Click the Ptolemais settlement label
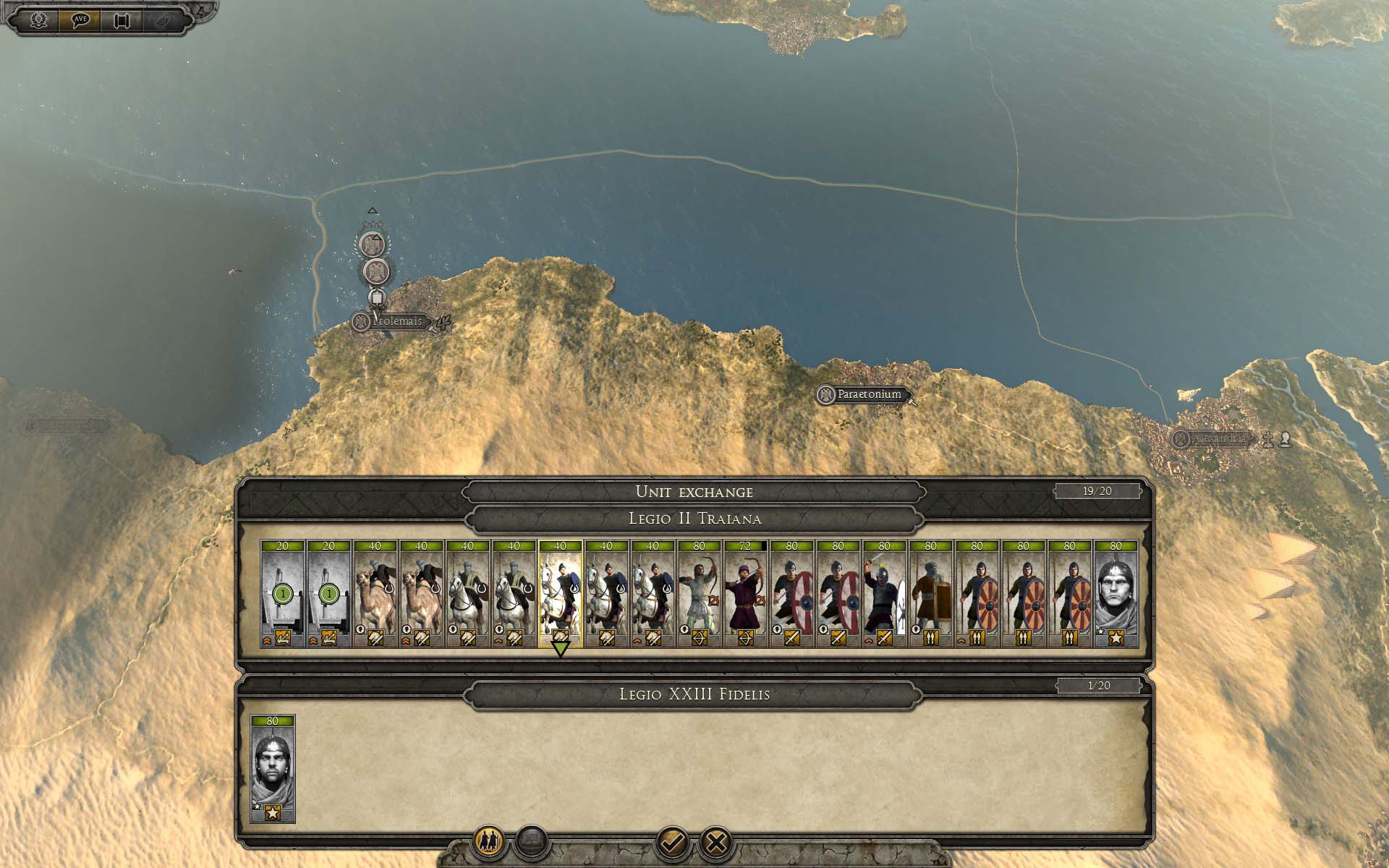The image size is (1389, 868). coord(397,321)
